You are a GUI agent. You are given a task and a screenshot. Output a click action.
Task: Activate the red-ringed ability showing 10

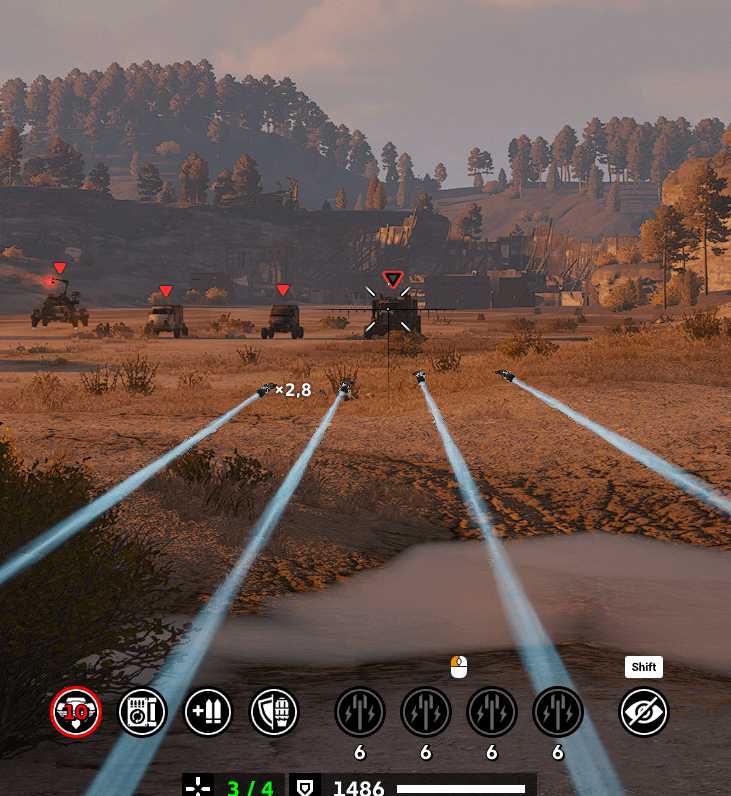coord(76,712)
